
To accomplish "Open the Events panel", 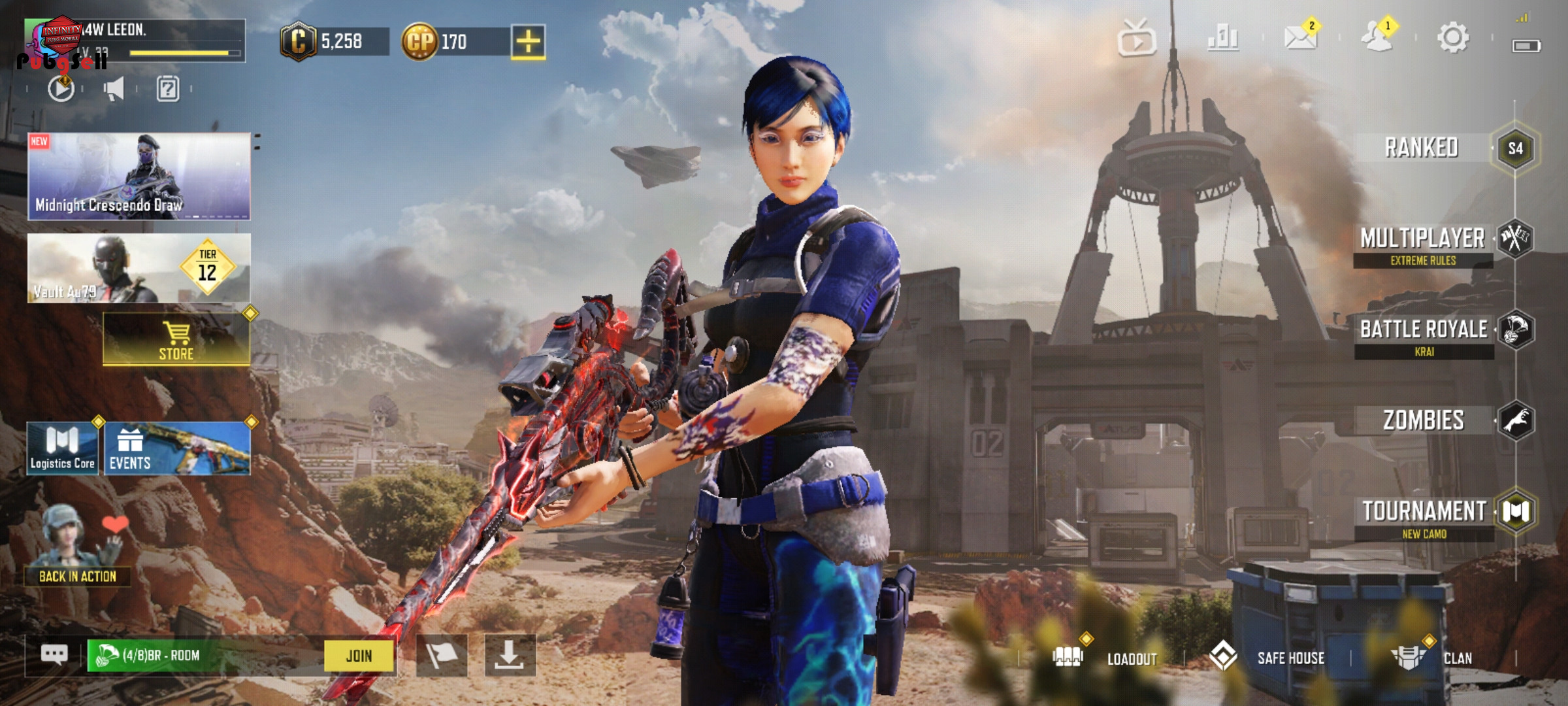I will (x=177, y=448).
